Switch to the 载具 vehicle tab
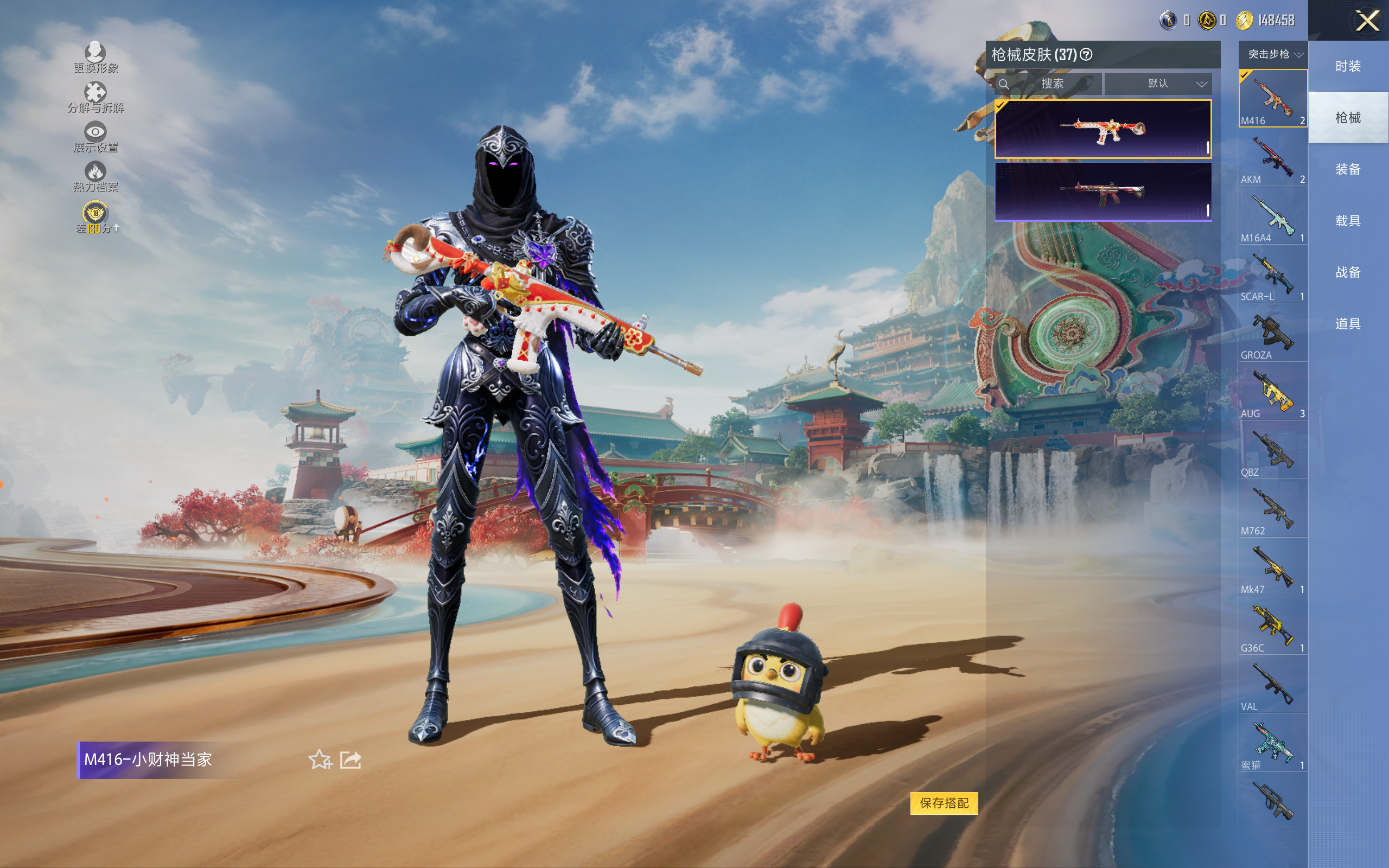Image resolution: width=1389 pixels, height=868 pixels. (x=1348, y=221)
